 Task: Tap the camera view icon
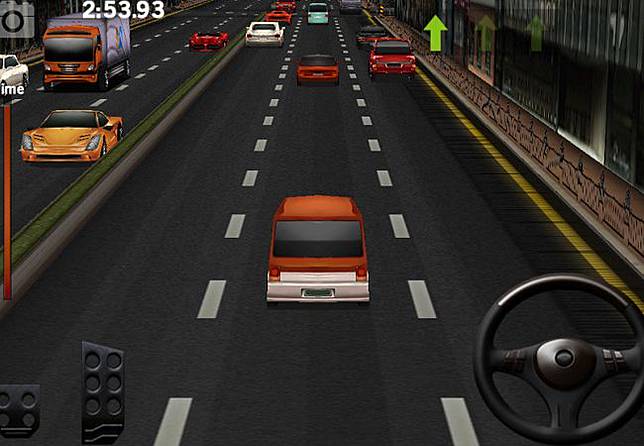coord(16,17)
